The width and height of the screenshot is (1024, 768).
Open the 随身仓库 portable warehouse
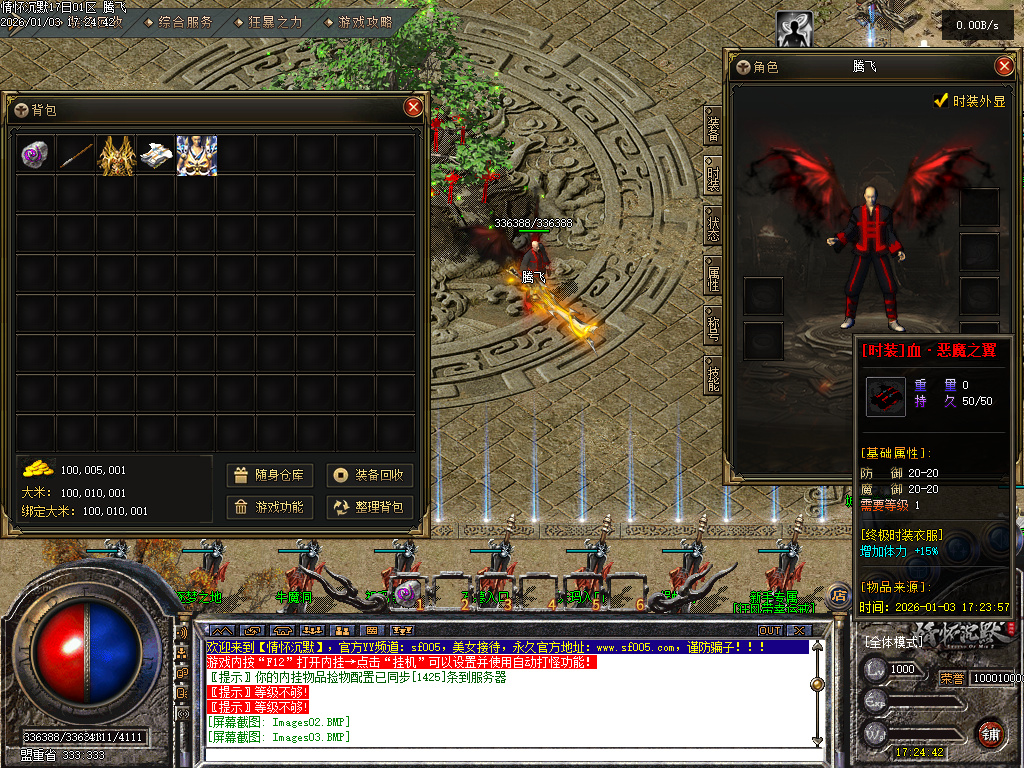pos(270,475)
